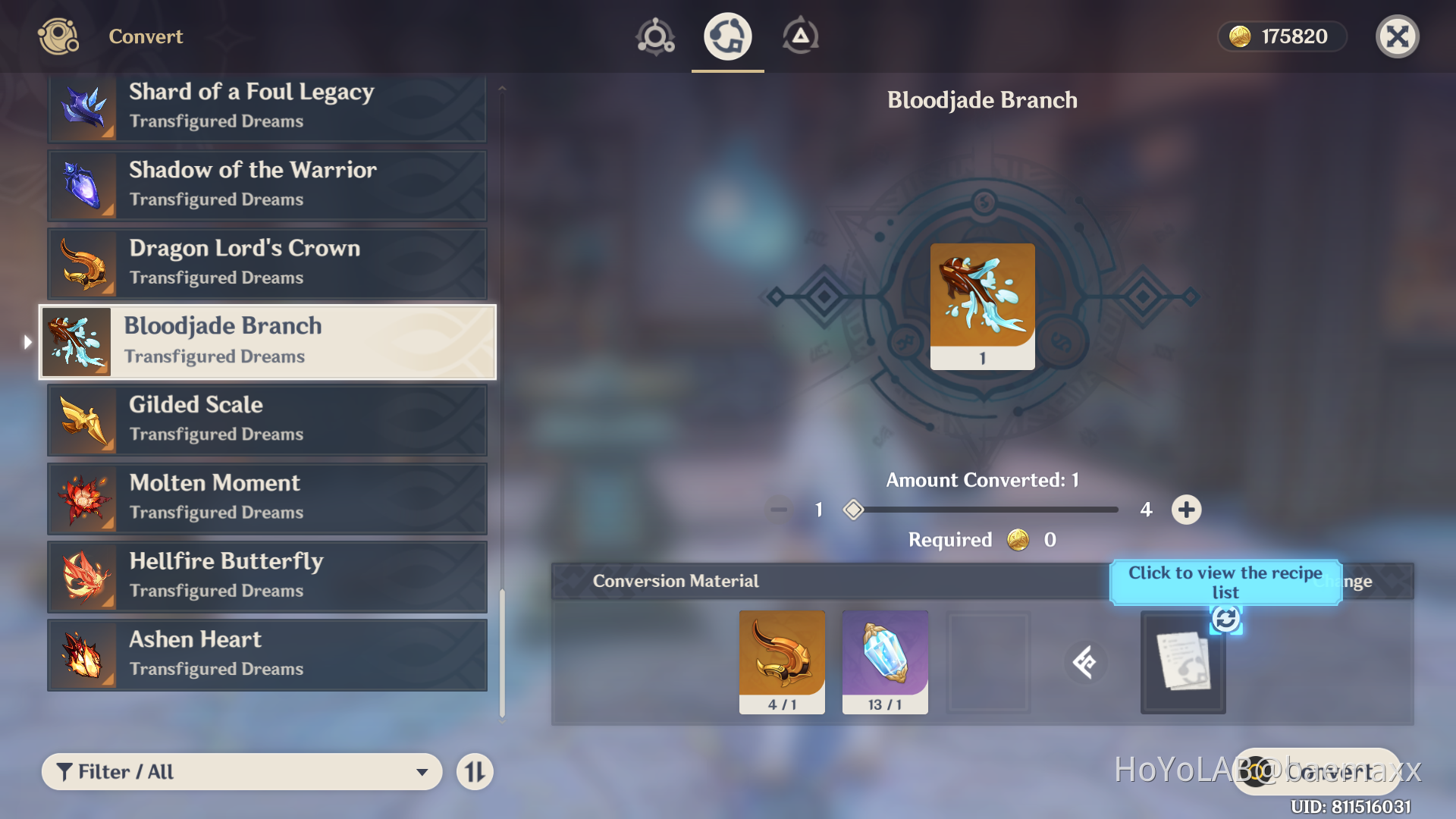Open the leftmost crafting mode tab
1456x819 pixels.
654,36
